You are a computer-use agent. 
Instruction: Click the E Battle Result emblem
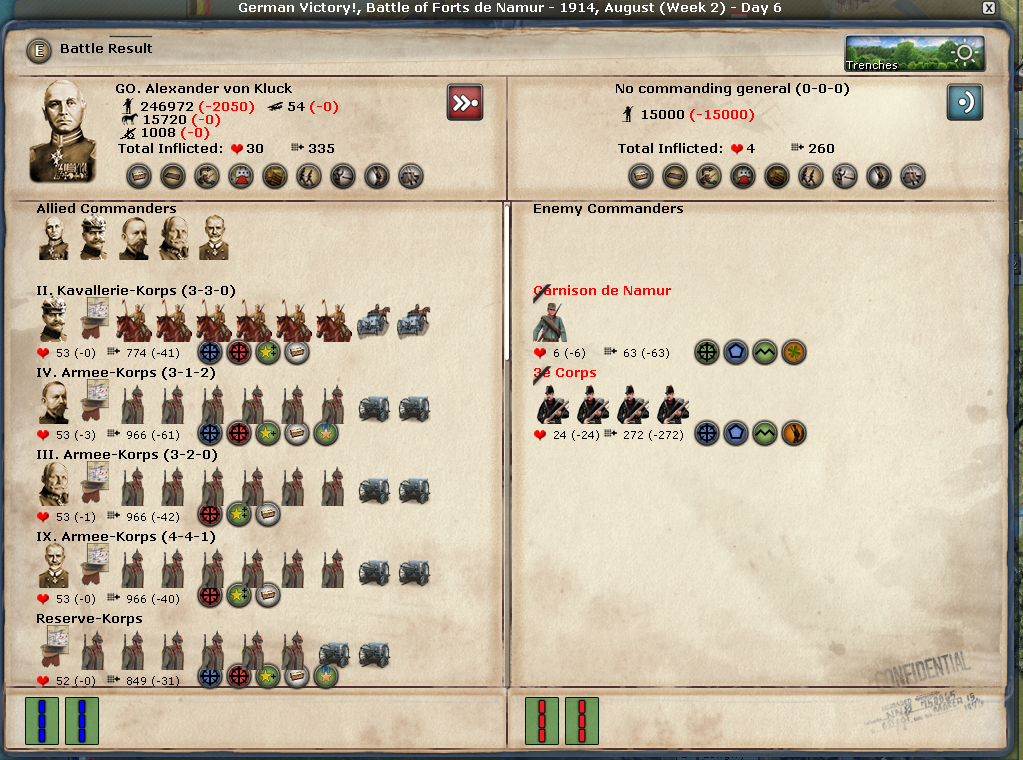(38, 49)
